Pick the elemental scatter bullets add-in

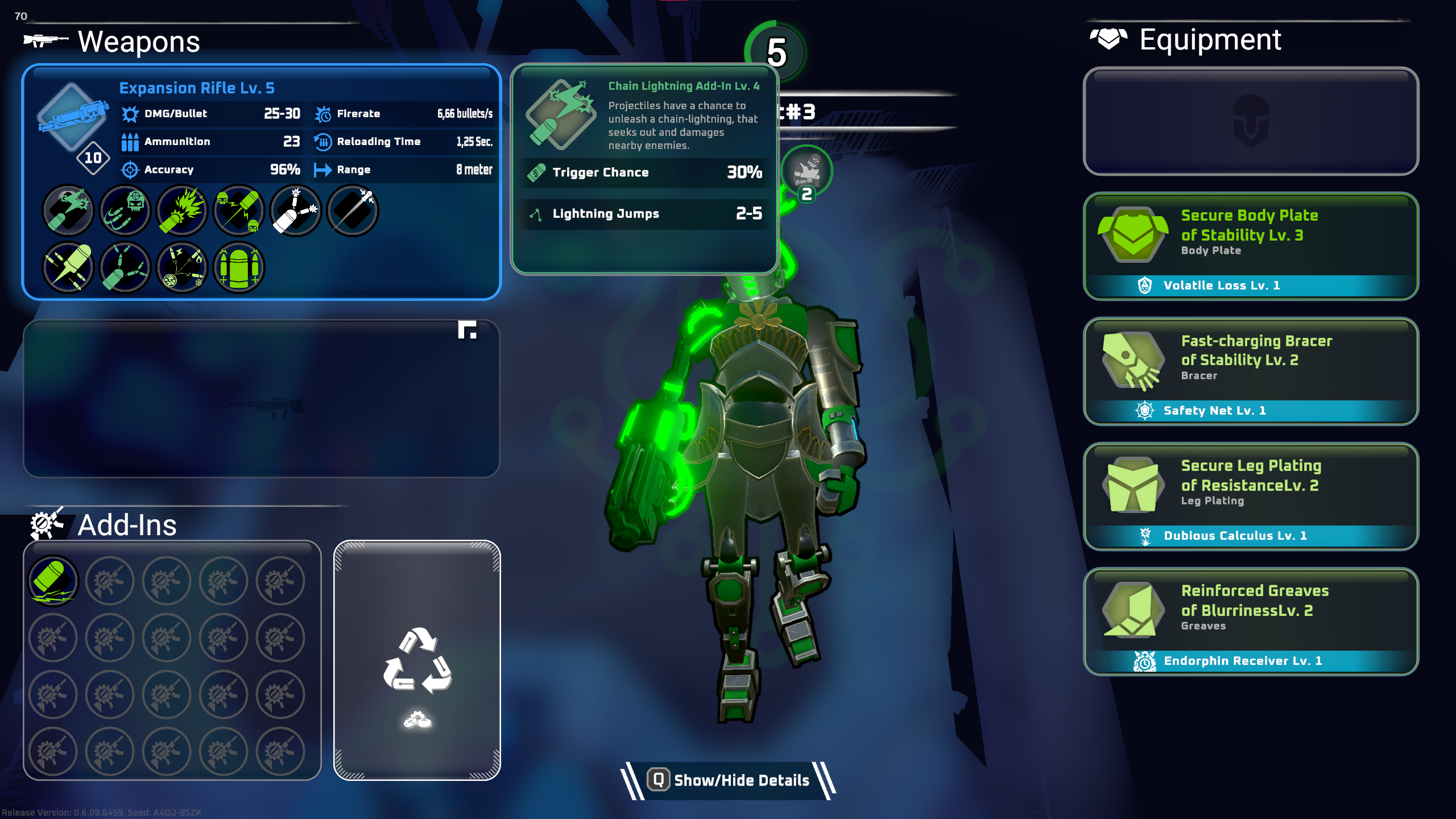tap(181, 267)
